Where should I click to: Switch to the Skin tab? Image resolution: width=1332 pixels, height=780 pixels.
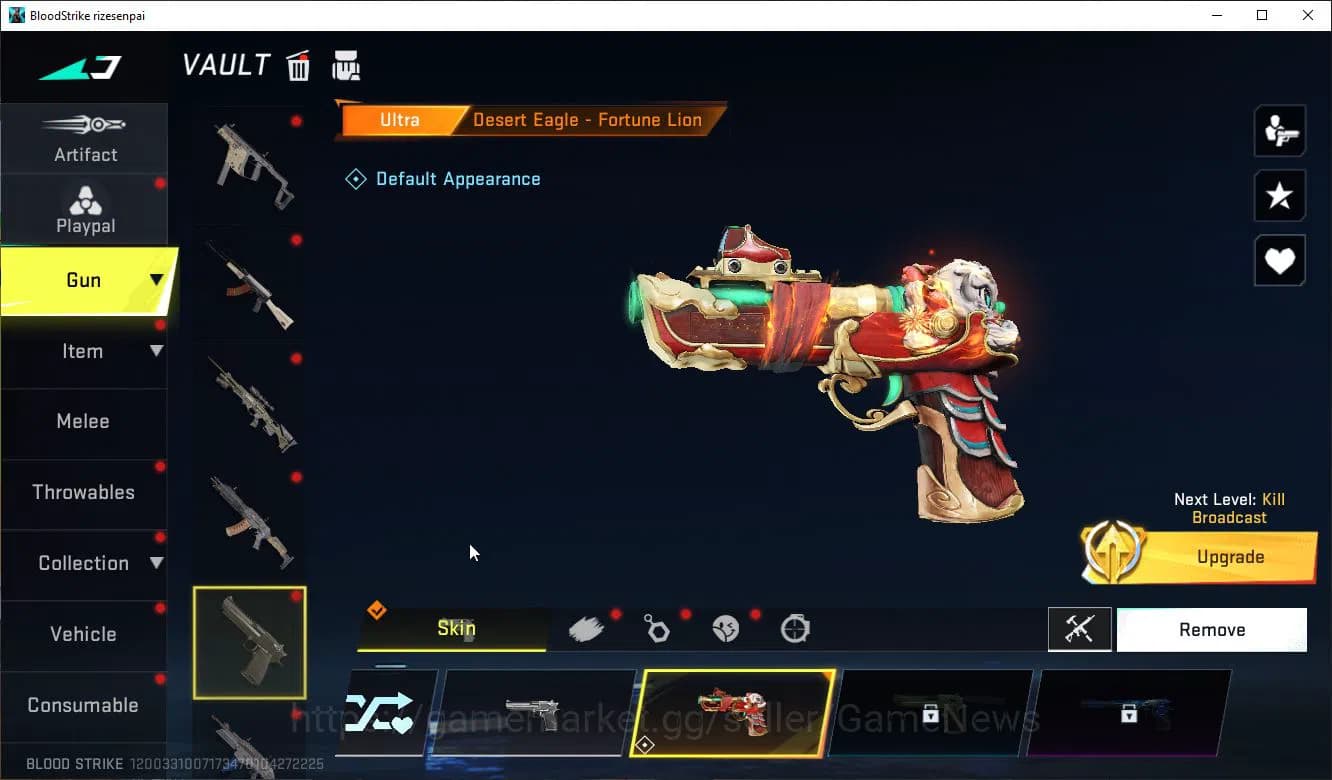pos(456,628)
